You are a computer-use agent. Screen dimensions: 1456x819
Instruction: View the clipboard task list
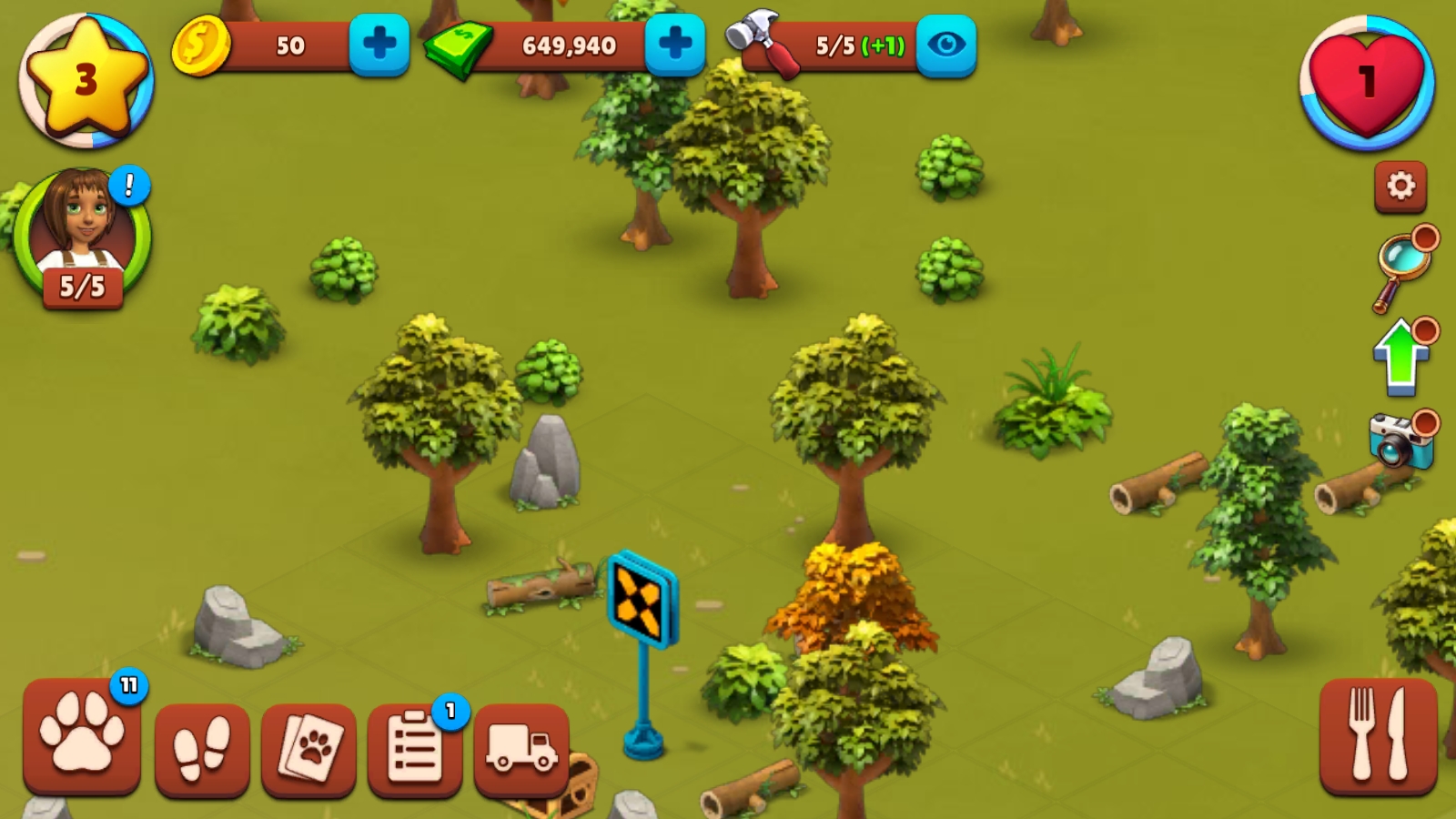415,749
